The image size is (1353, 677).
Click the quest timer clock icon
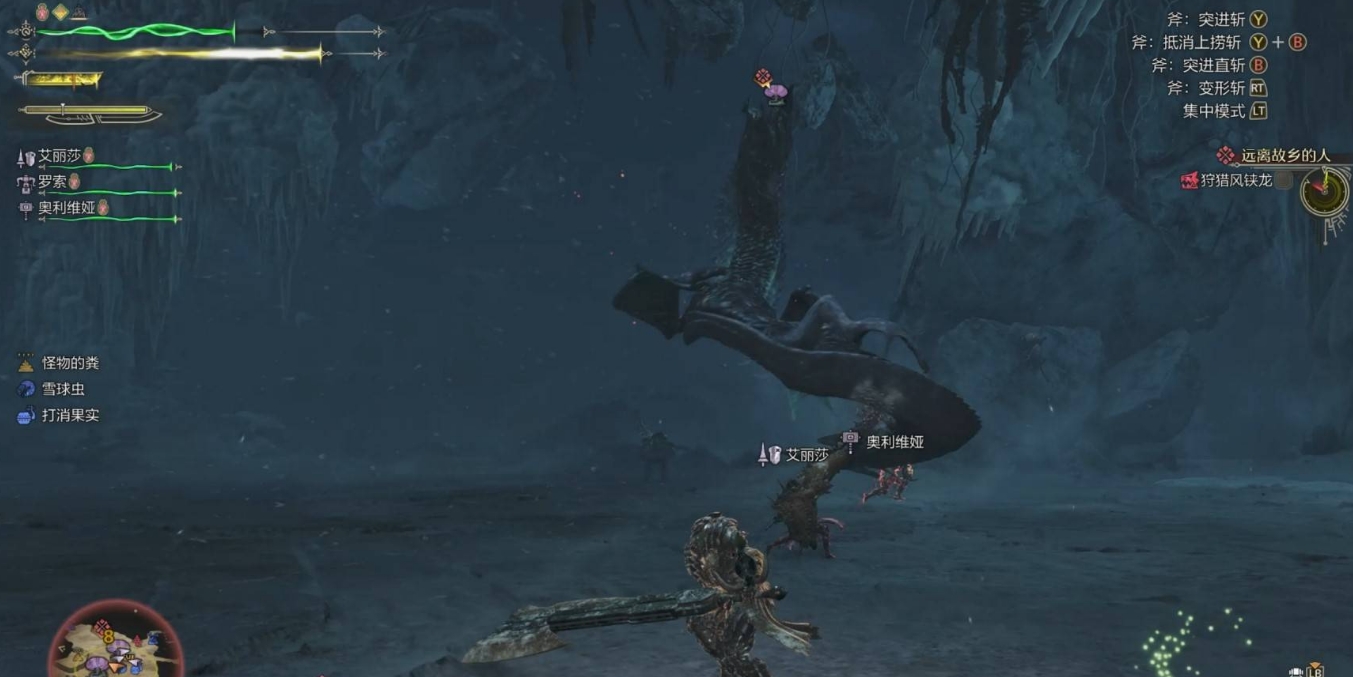[1324, 190]
